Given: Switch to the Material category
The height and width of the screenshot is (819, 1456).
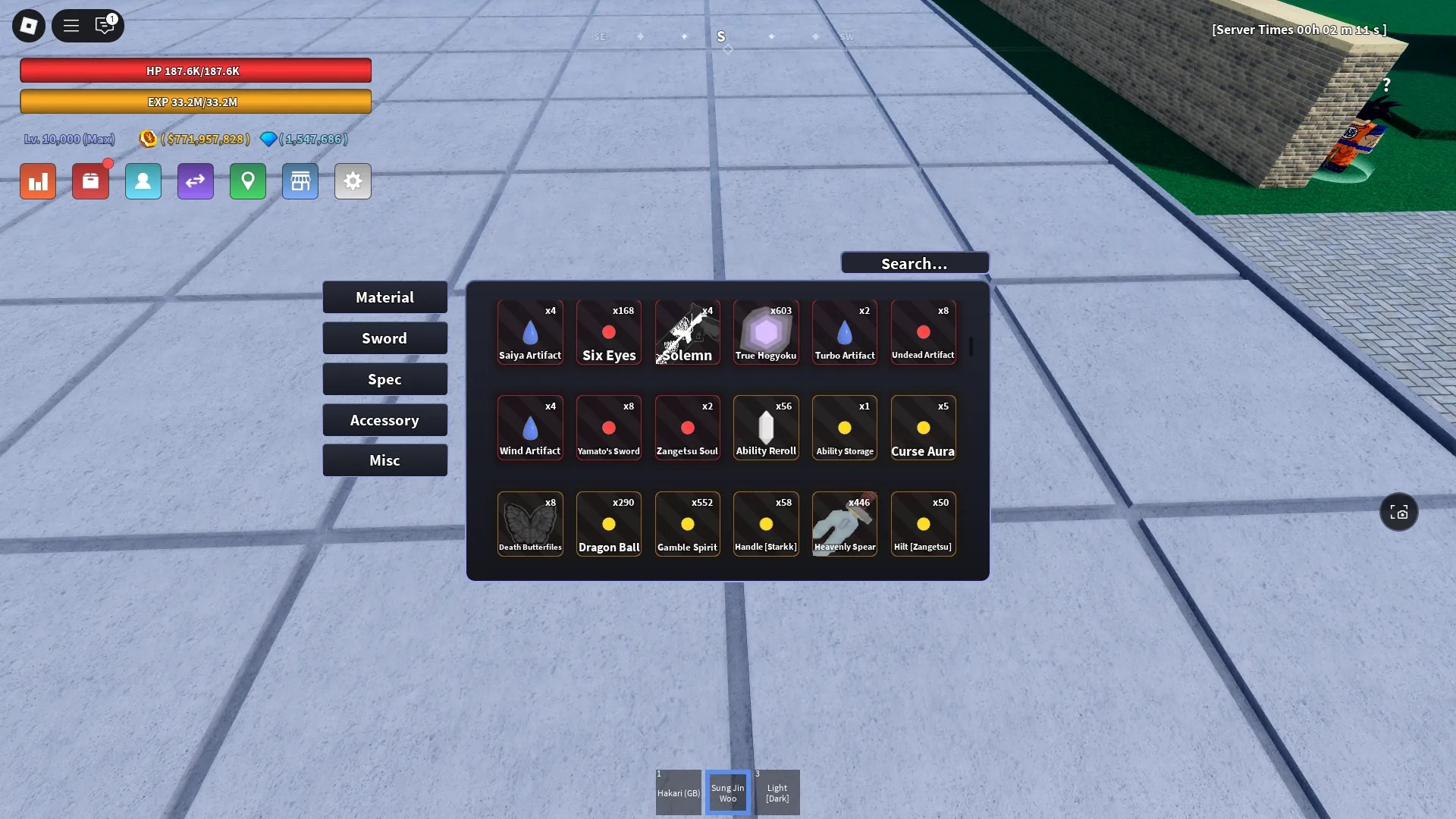Looking at the screenshot, I should tap(384, 297).
